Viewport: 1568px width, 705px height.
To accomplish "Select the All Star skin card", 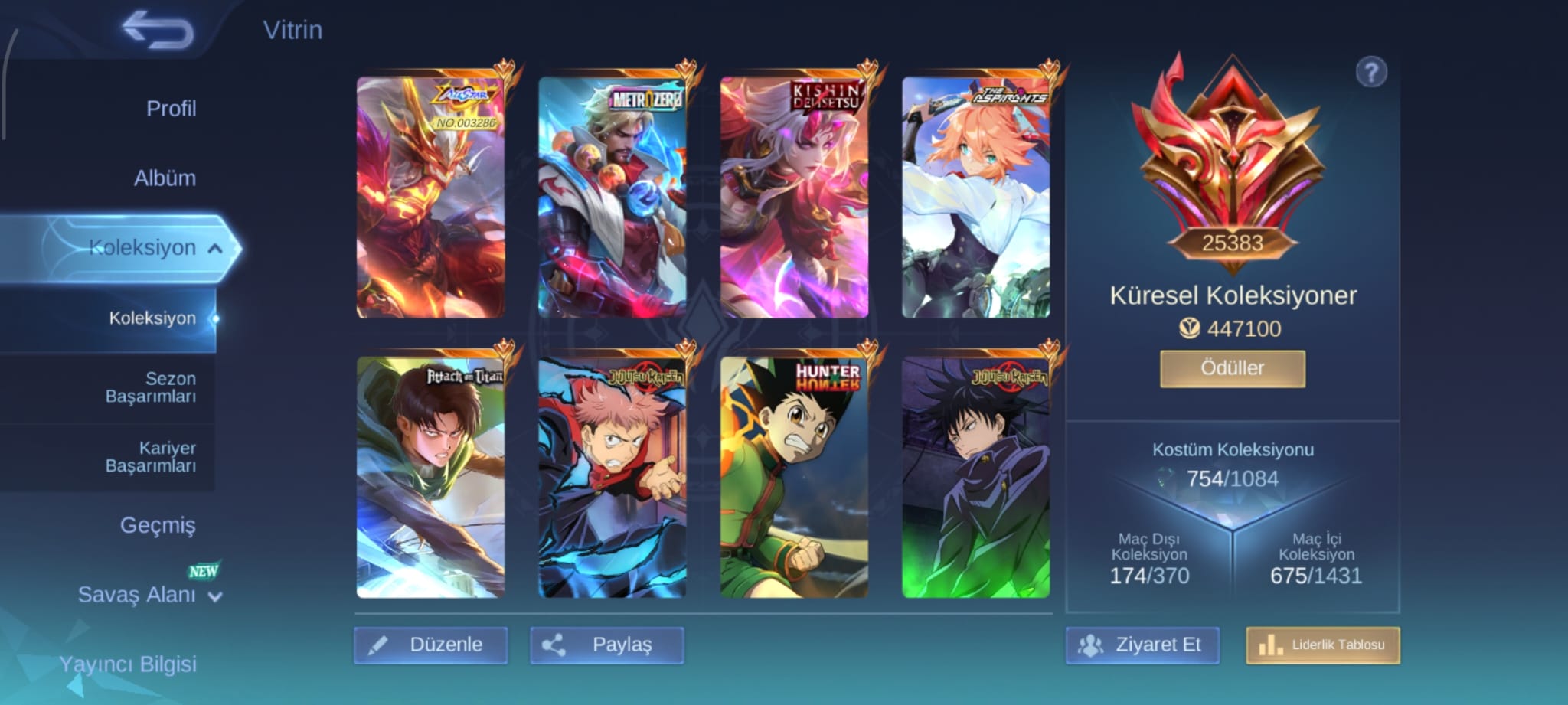I will 430,197.
